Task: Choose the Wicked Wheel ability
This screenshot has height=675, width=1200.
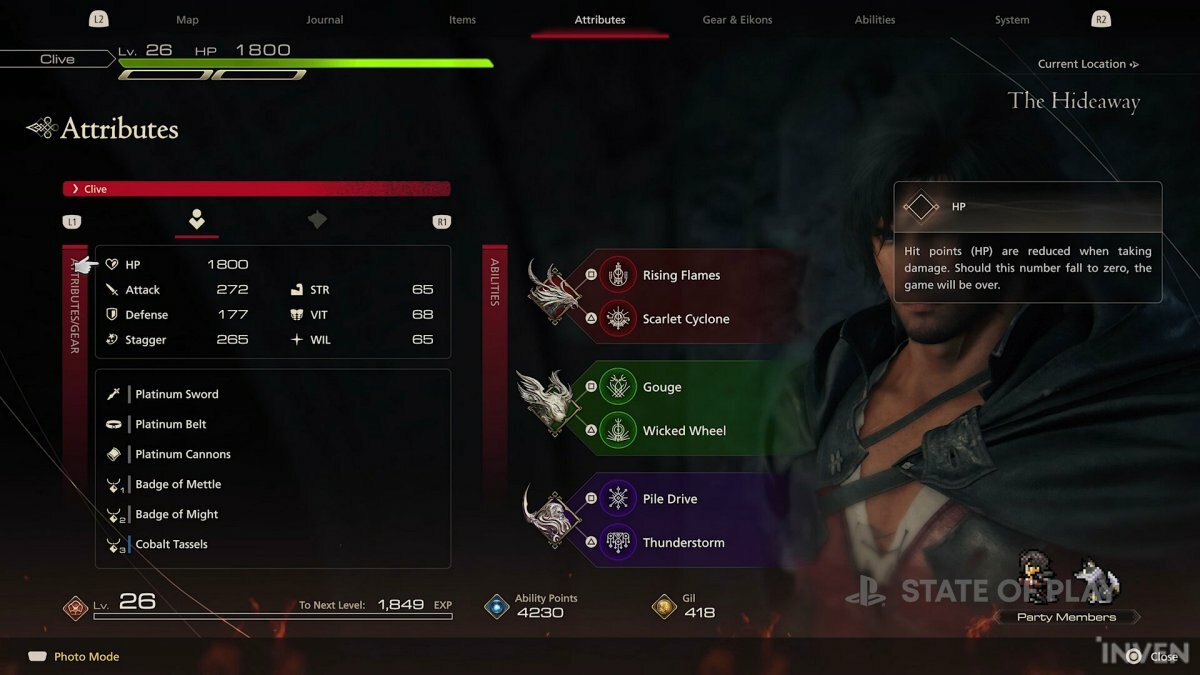Action: pyautogui.click(x=684, y=431)
